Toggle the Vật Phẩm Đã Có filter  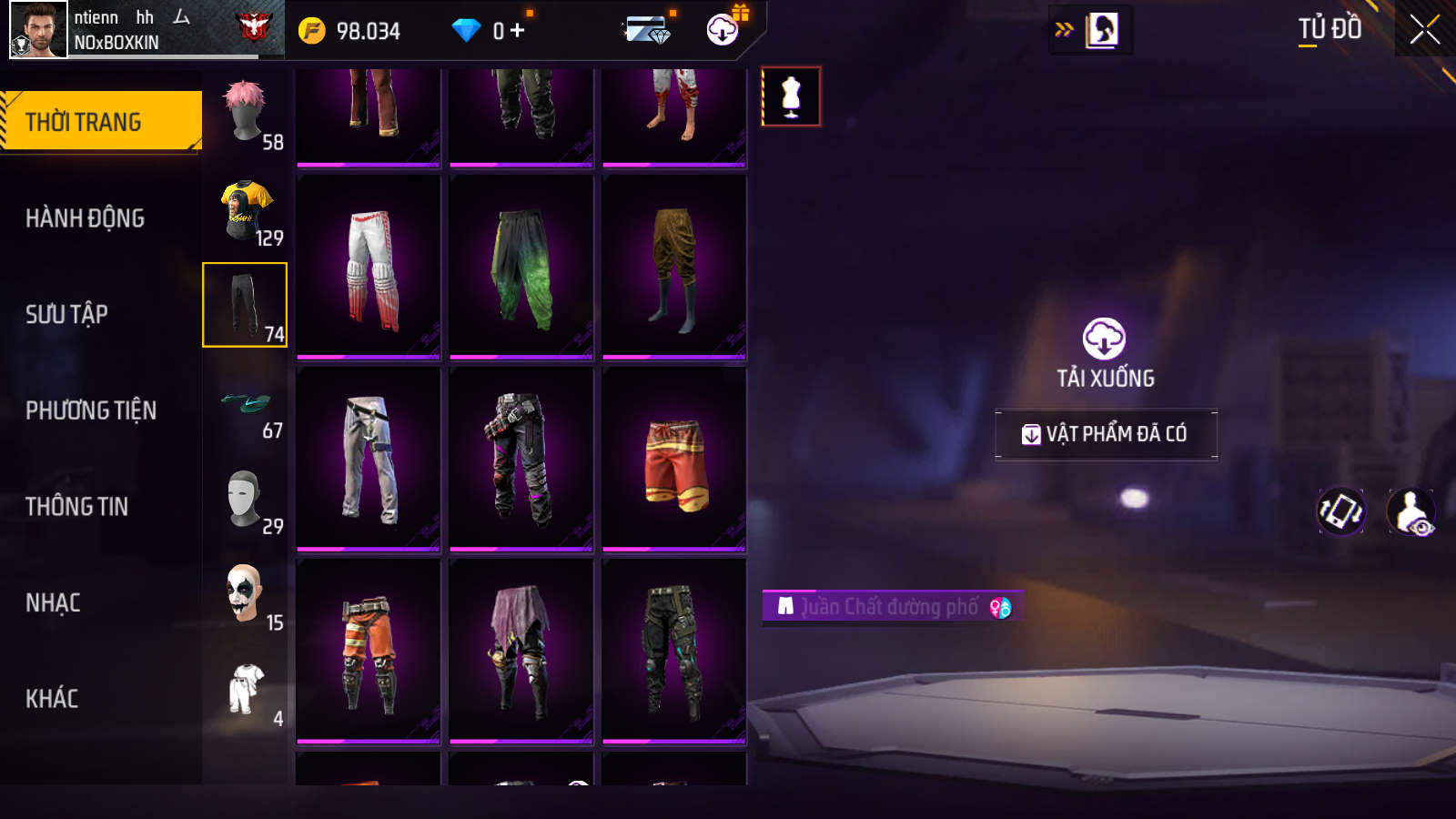coord(1106,434)
